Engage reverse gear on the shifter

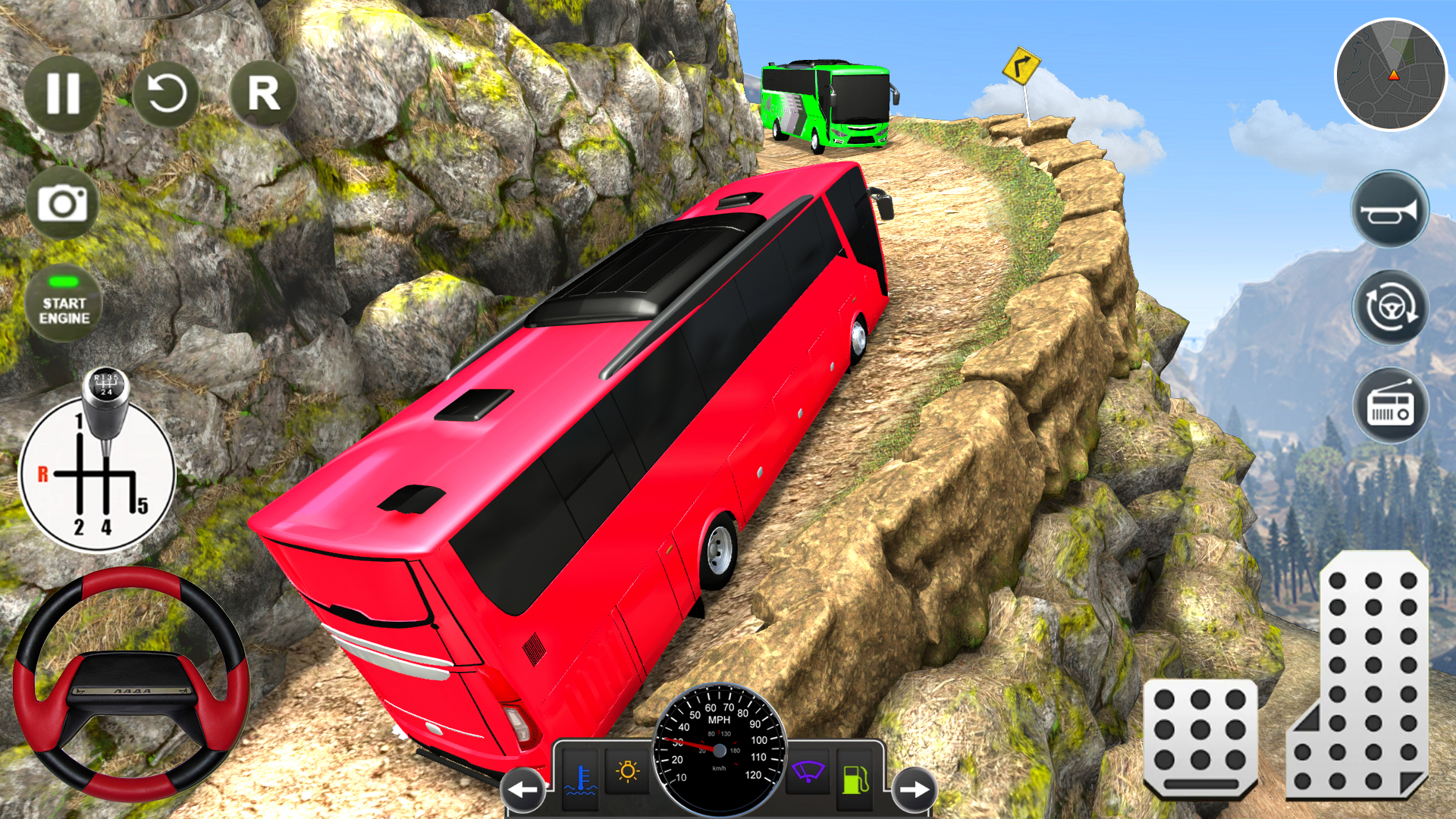pyautogui.click(x=42, y=472)
